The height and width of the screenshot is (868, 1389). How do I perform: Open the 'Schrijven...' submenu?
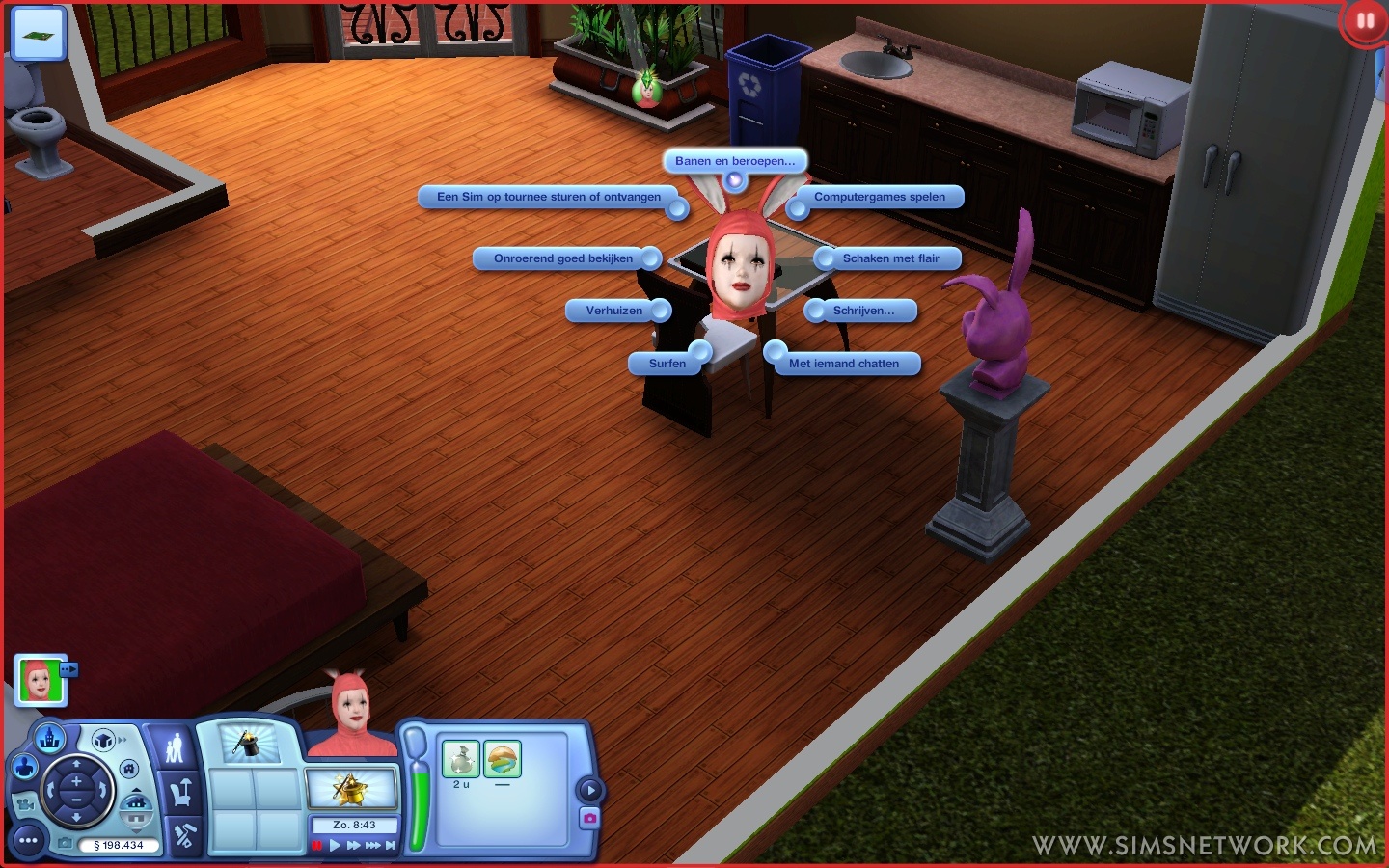pos(863,311)
